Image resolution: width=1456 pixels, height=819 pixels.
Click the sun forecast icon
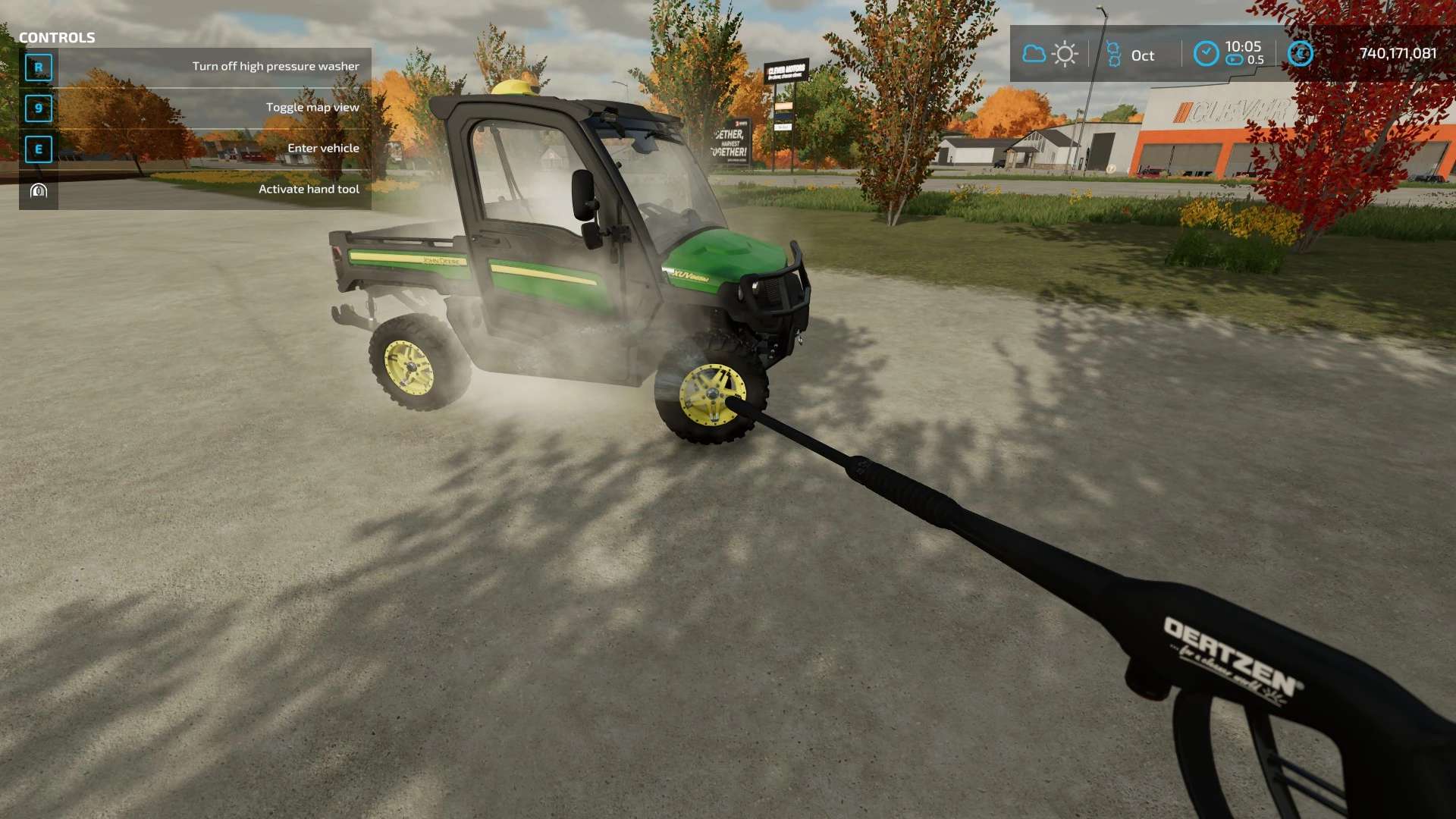click(x=1065, y=54)
